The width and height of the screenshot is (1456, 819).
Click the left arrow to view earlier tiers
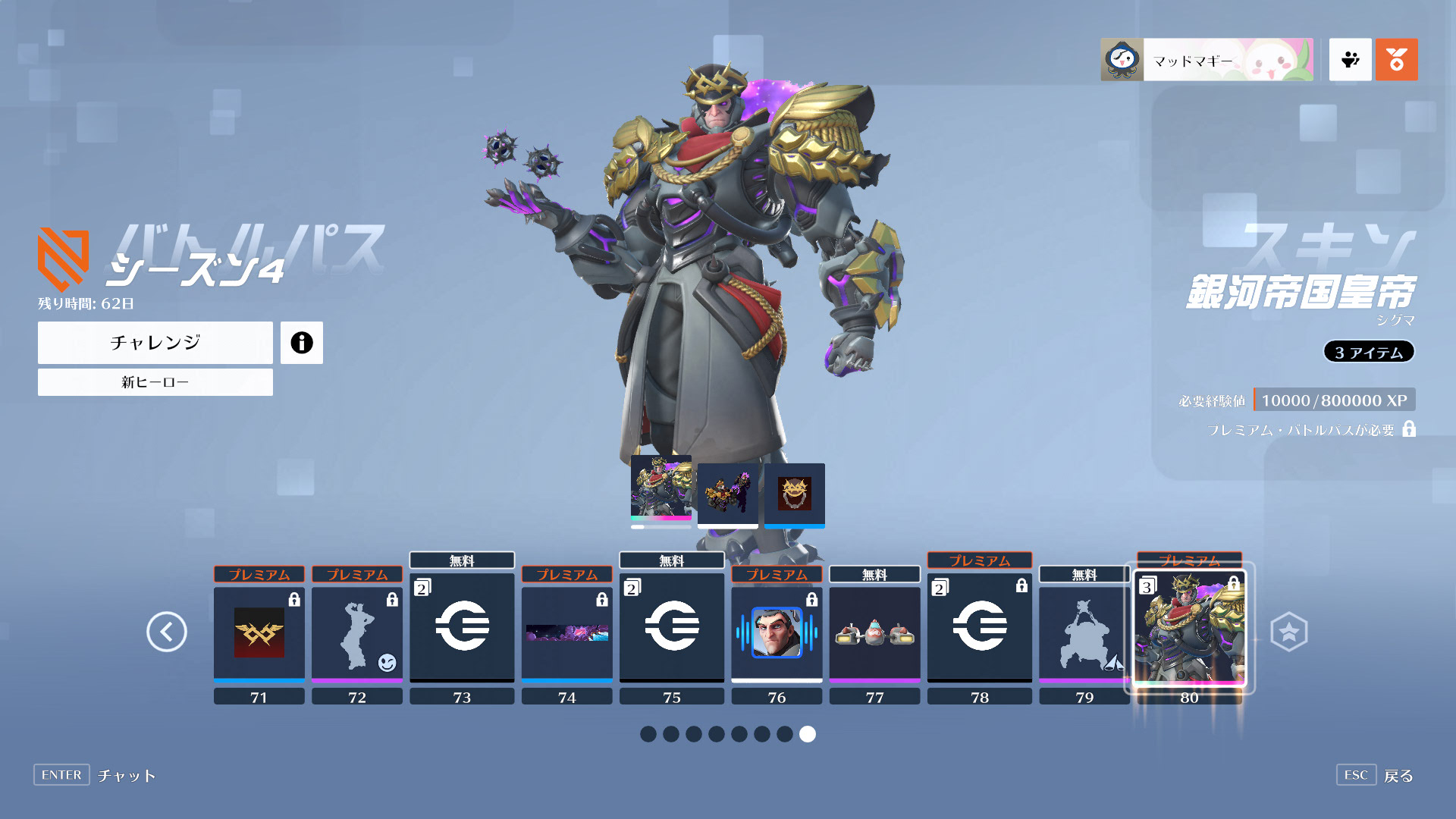click(x=168, y=631)
